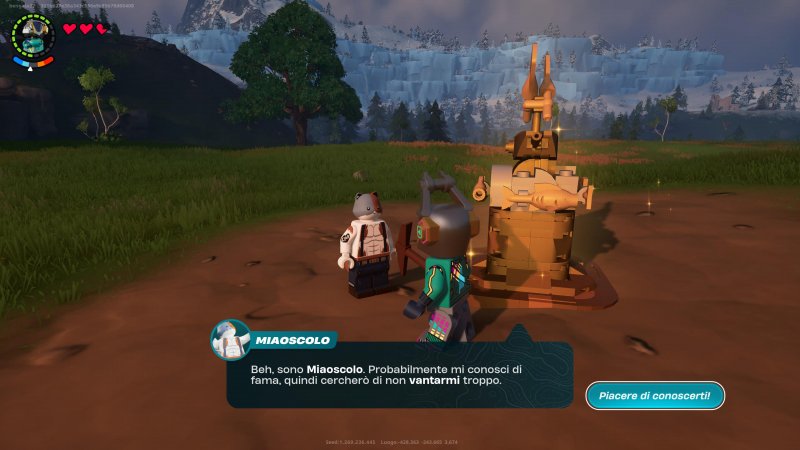Choose the "Piacere di conoscerti!" reply
The width and height of the screenshot is (800, 450).
coord(655,396)
